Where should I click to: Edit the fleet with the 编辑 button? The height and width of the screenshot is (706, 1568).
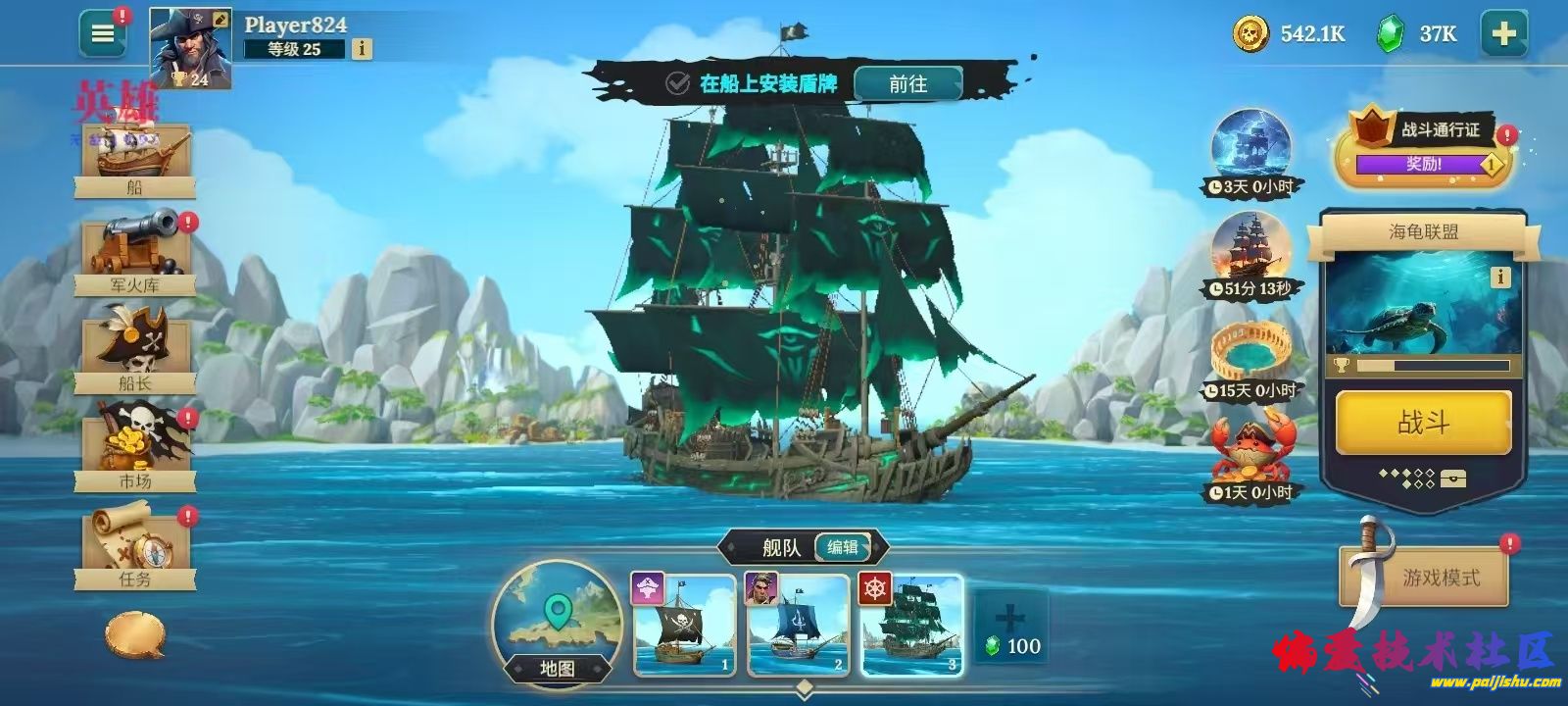(843, 547)
